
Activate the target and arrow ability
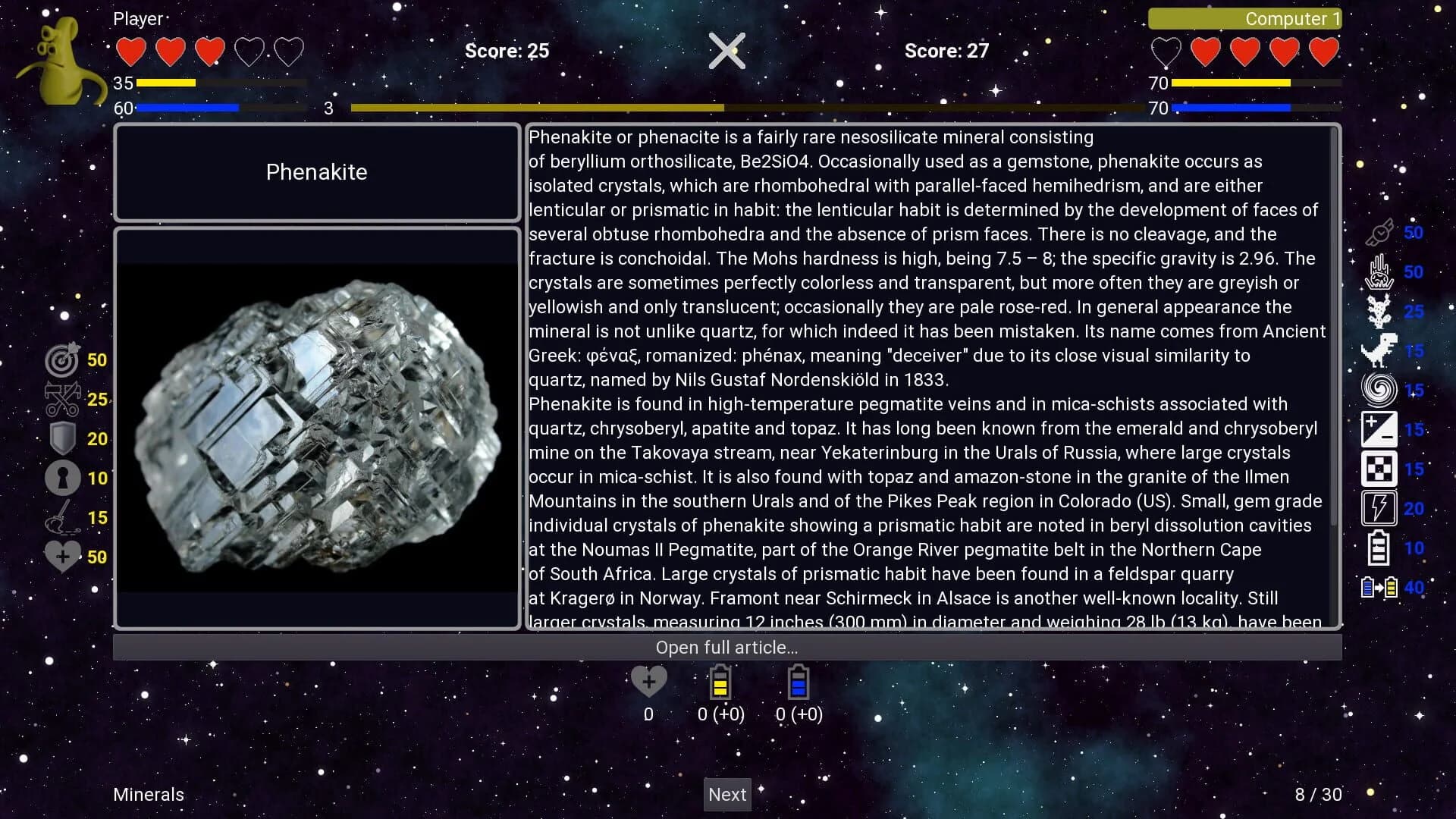coord(62,359)
